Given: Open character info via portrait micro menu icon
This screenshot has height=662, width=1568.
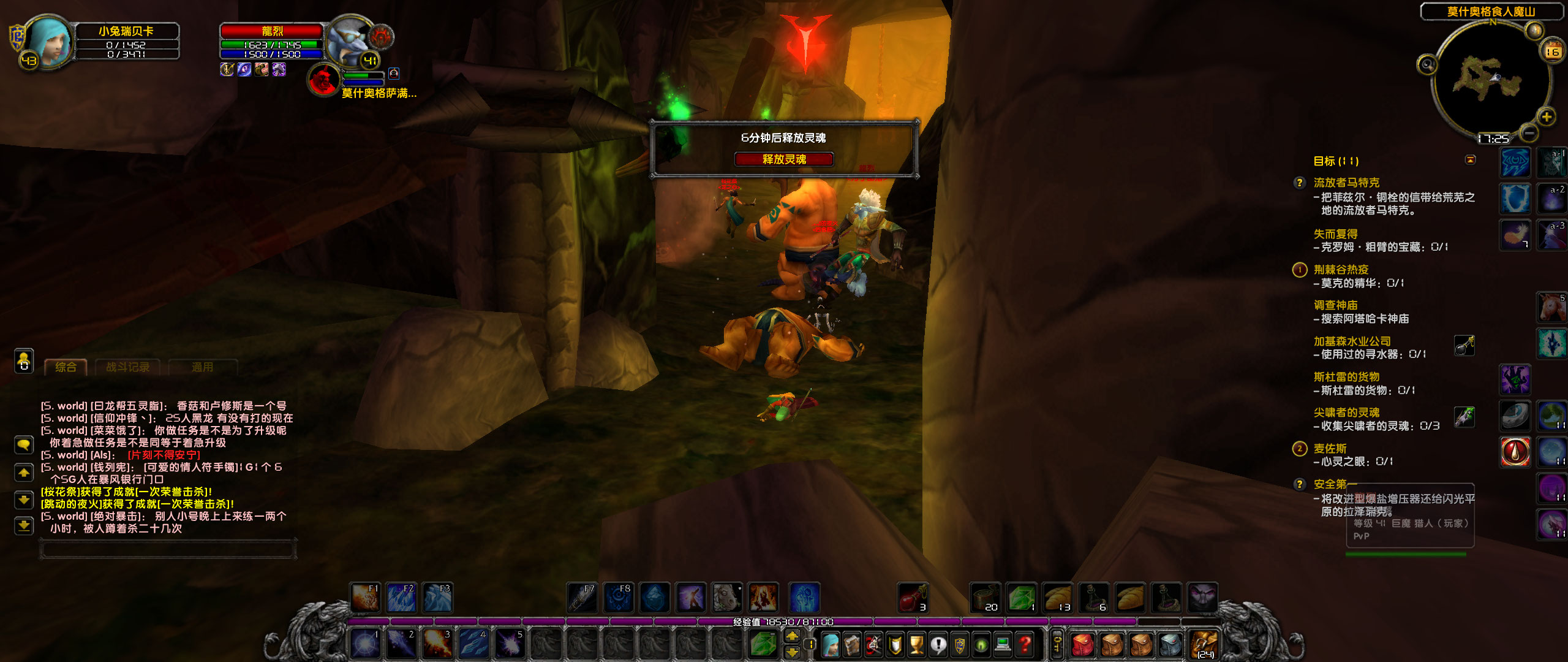Looking at the screenshot, I should pyautogui.click(x=830, y=644).
